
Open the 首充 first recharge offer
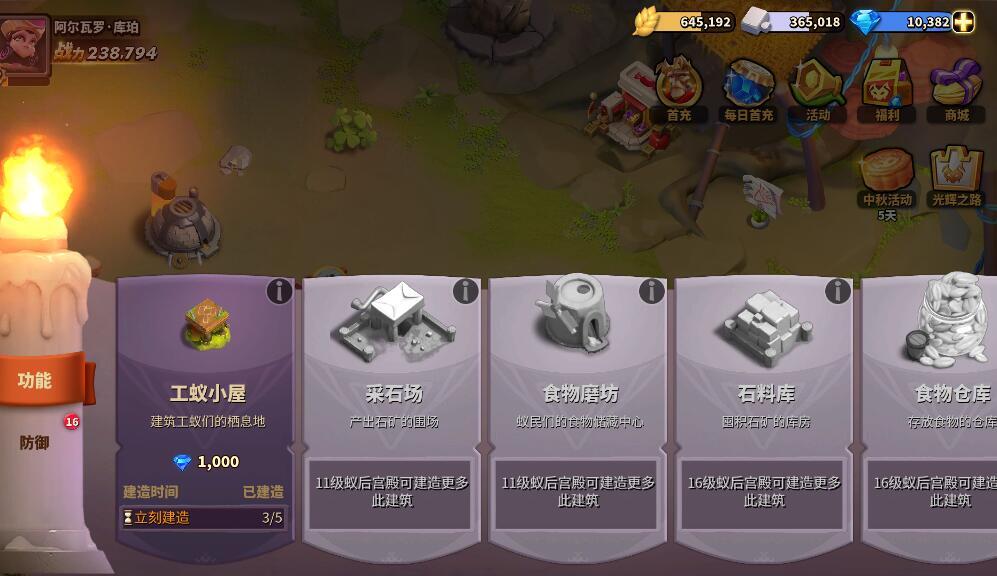click(678, 90)
